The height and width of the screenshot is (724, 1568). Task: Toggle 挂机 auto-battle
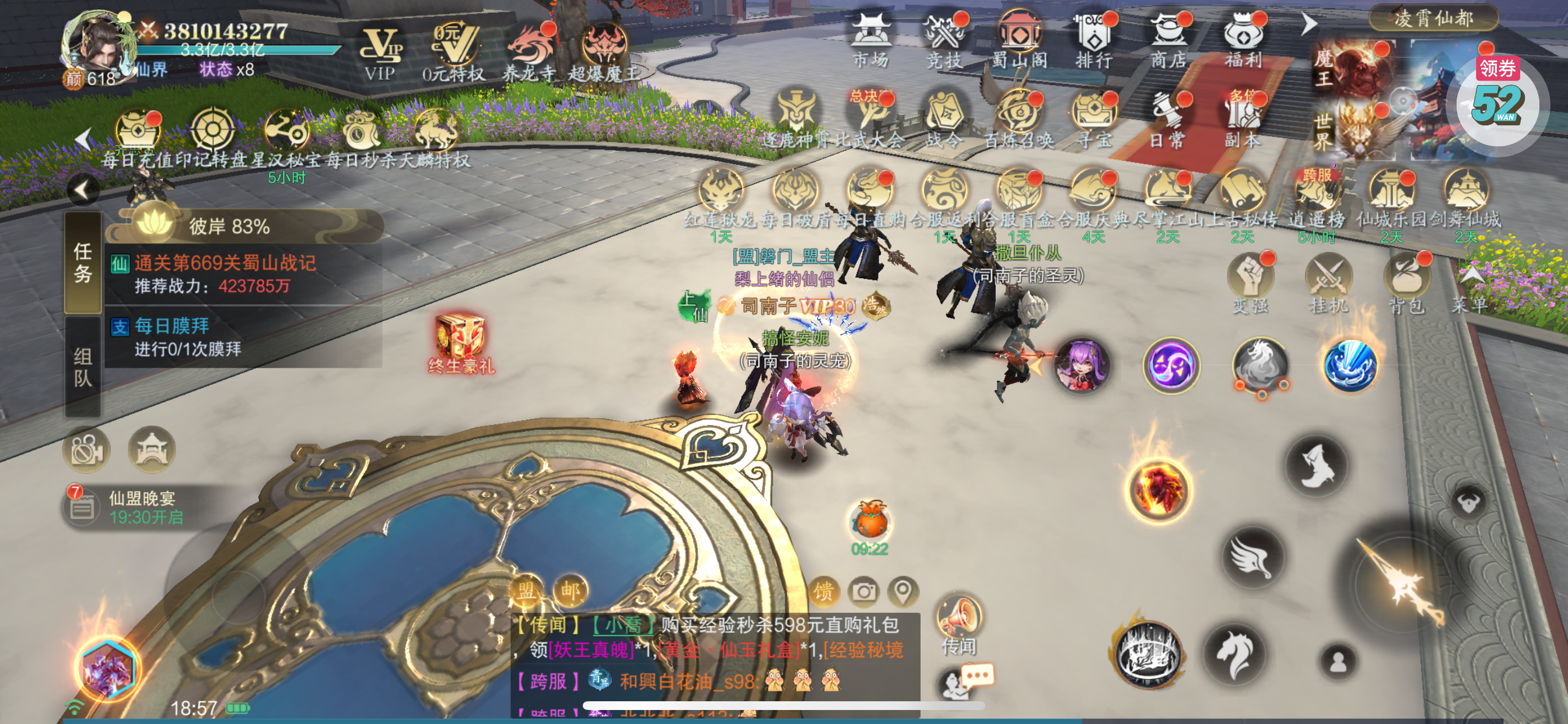point(1328,284)
